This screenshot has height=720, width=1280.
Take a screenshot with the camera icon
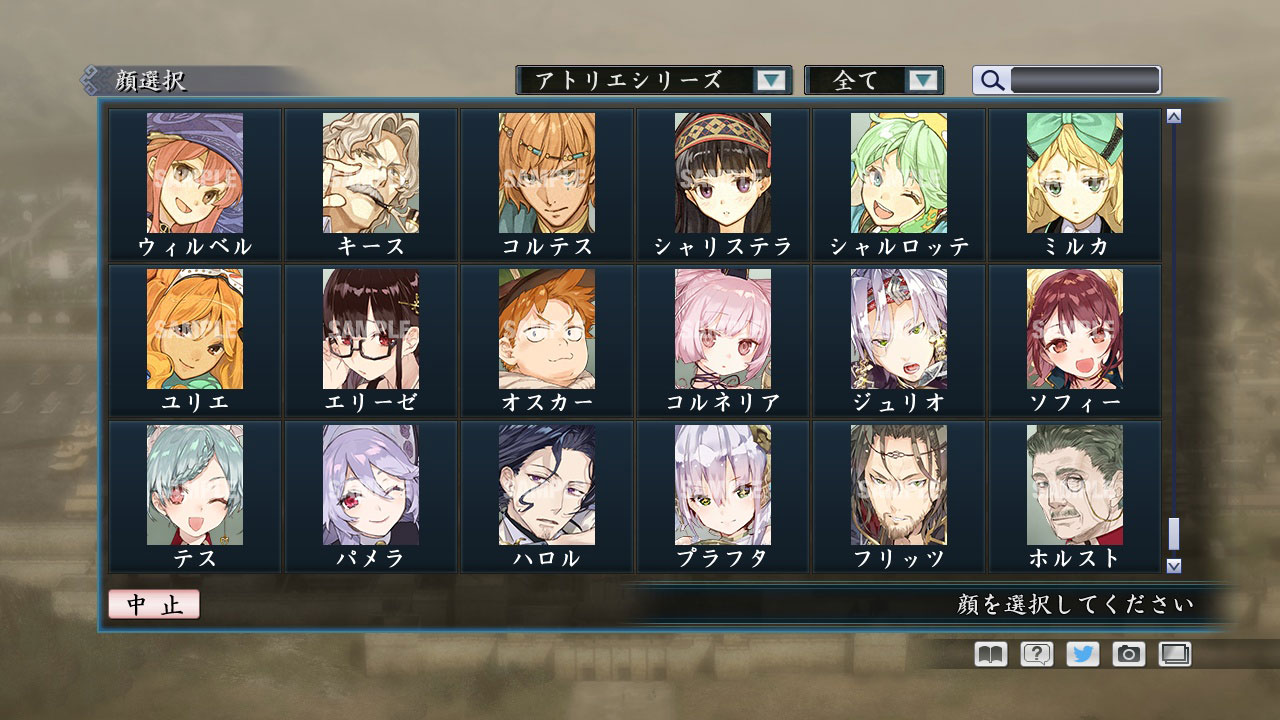click(1131, 654)
